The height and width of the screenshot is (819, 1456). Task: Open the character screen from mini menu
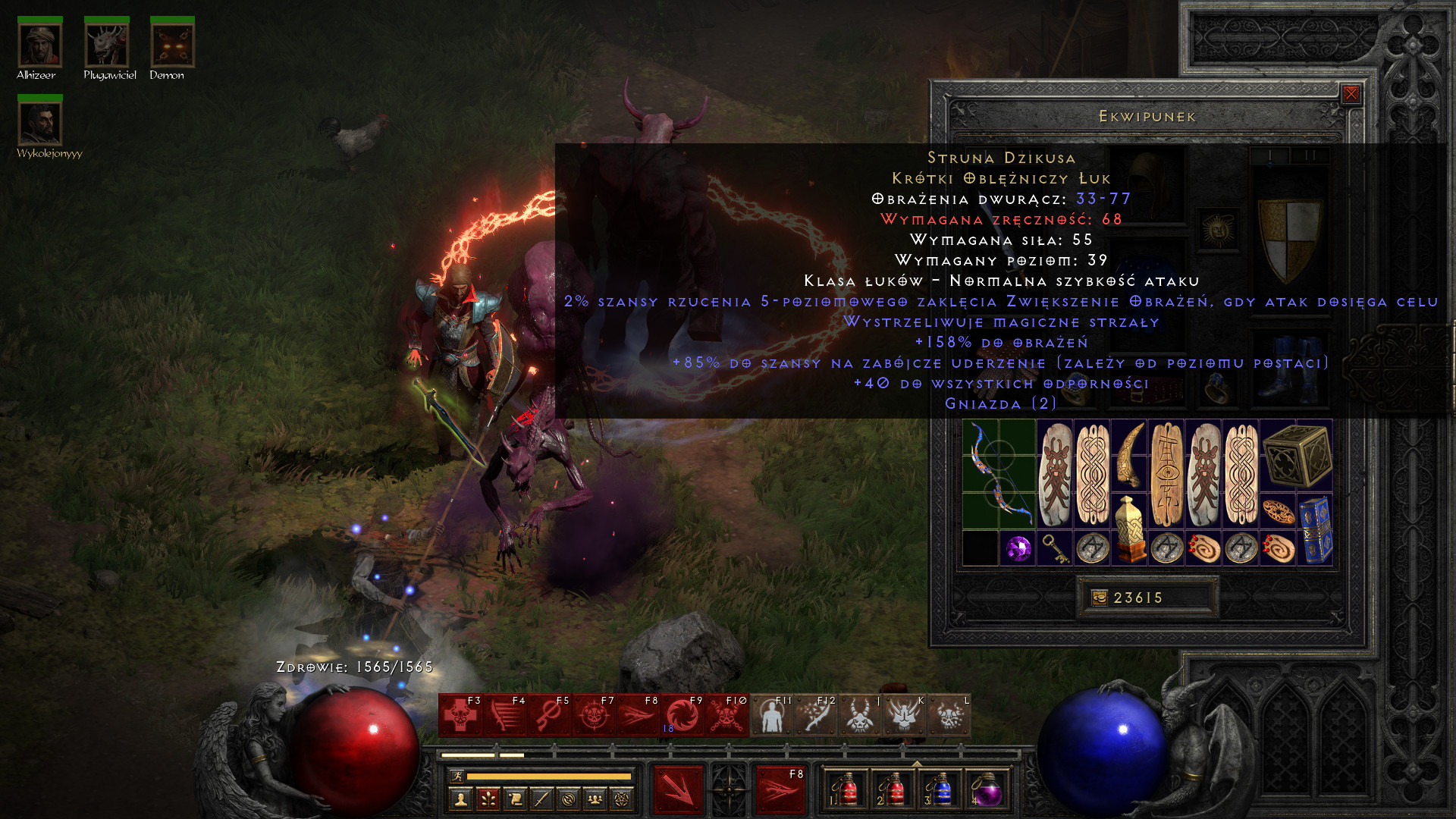tap(461, 799)
